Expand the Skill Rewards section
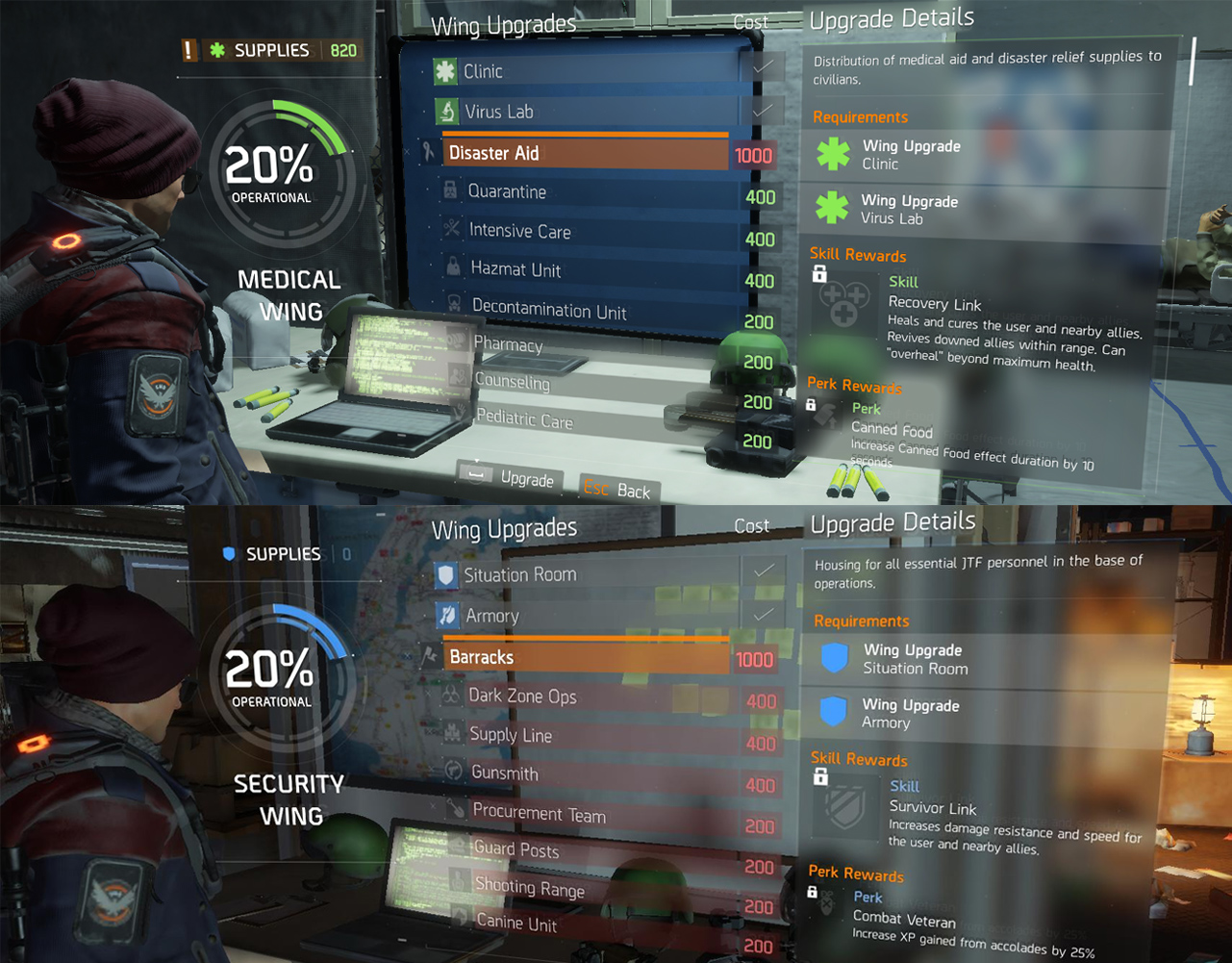The width and height of the screenshot is (1232, 963). [857, 255]
